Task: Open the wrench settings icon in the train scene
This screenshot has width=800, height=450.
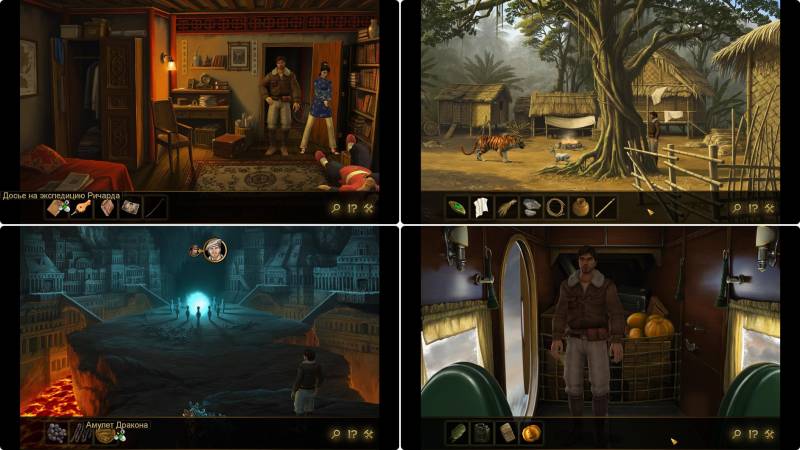Action: [x=769, y=434]
